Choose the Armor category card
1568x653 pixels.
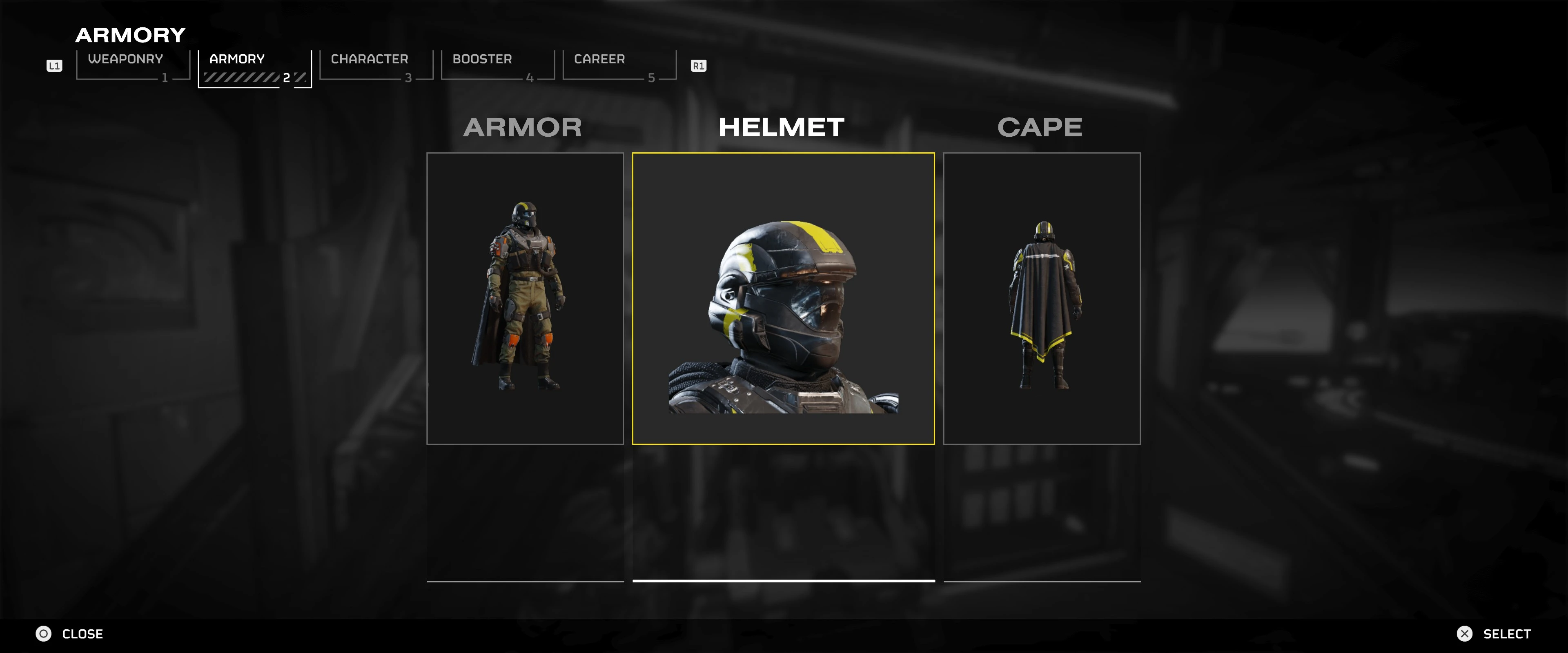point(525,298)
